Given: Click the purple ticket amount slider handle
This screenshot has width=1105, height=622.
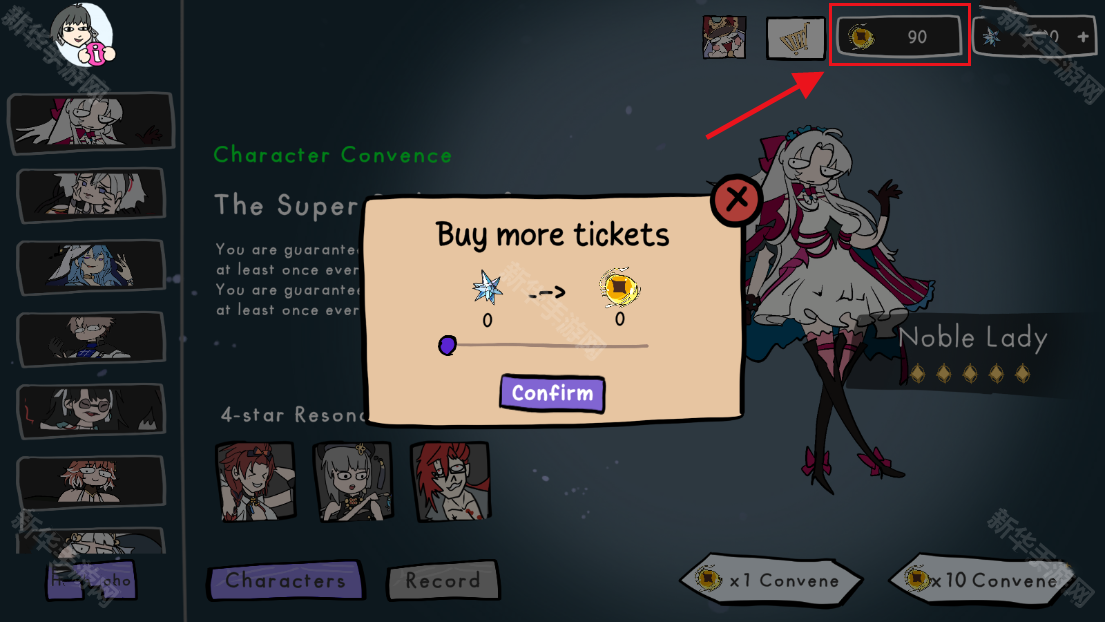Looking at the screenshot, I should pos(447,345).
